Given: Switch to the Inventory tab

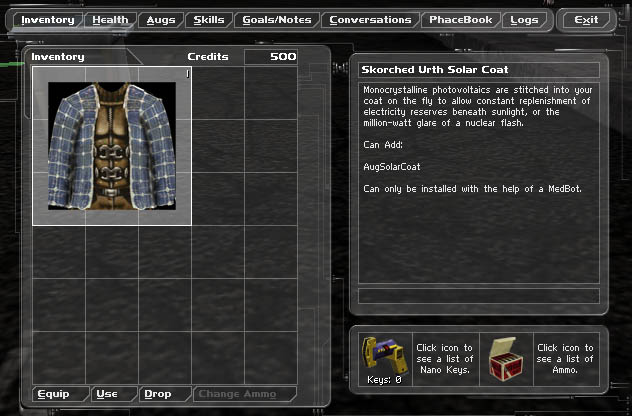Looking at the screenshot, I should tap(48, 20).
